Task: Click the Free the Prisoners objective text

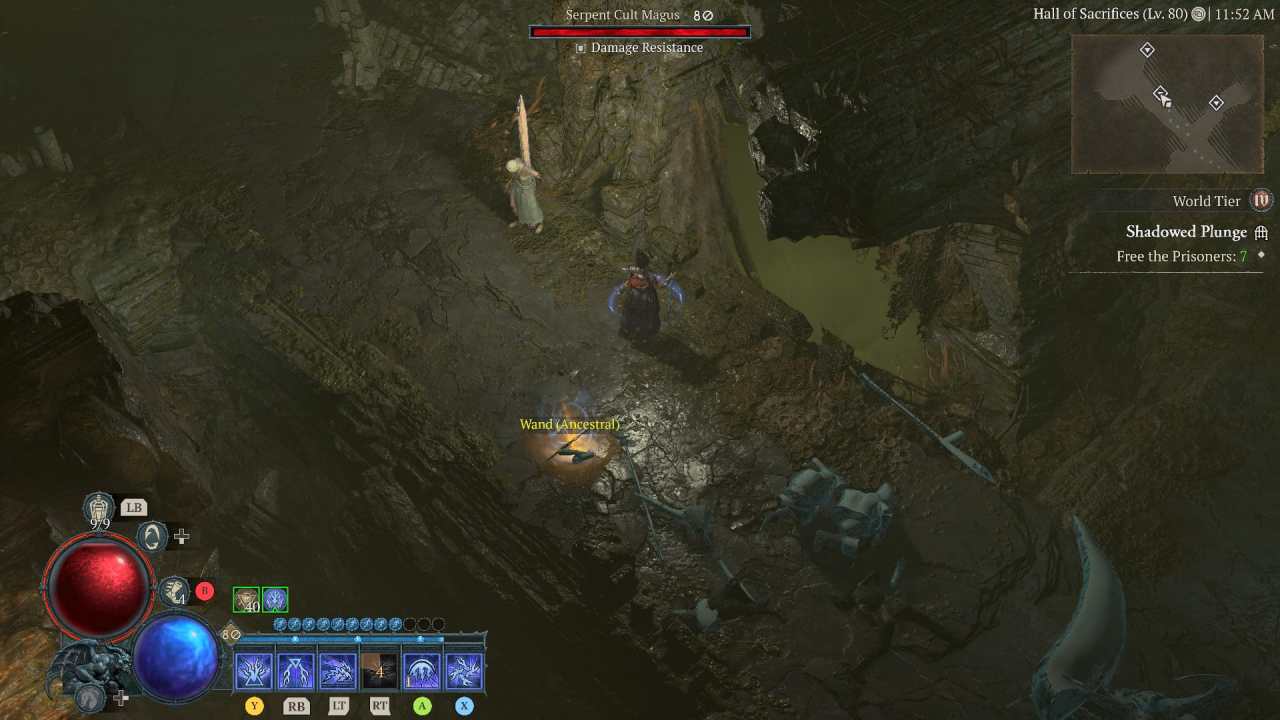Action: (1178, 256)
